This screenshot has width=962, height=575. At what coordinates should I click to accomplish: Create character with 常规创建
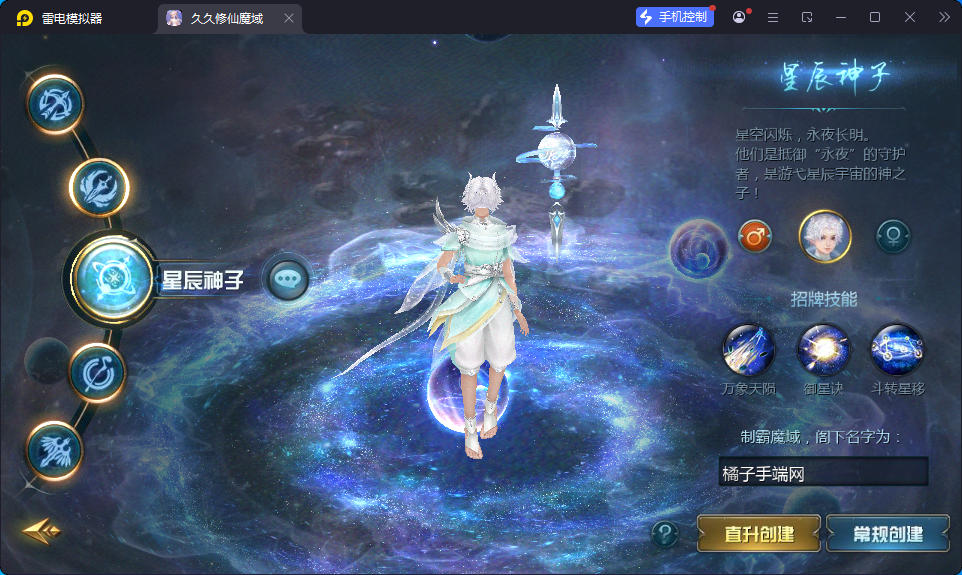[x=887, y=534]
